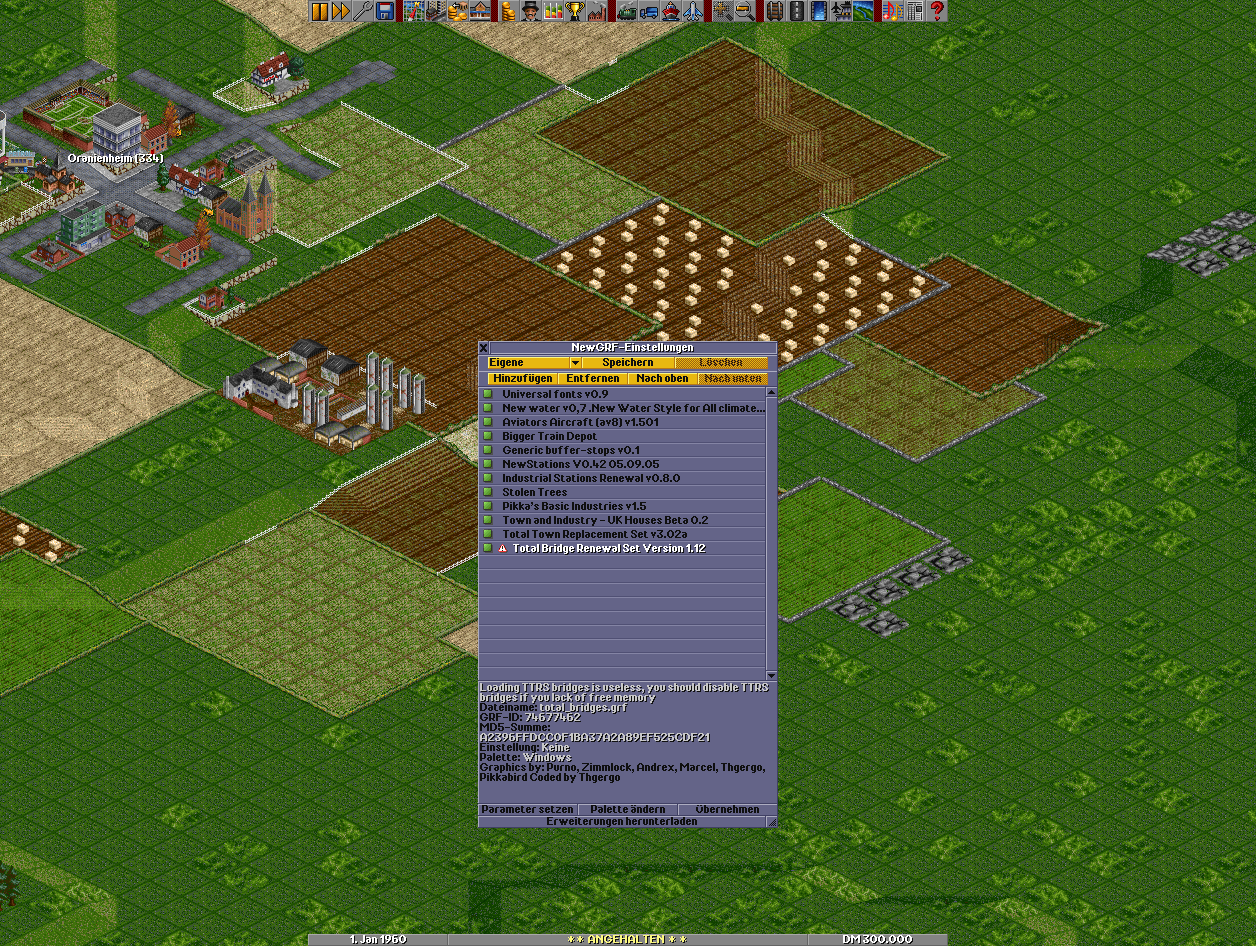Toggle the pause button in the toolbar
The height and width of the screenshot is (946, 1256).
pyautogui.click(x=320, y=12)
